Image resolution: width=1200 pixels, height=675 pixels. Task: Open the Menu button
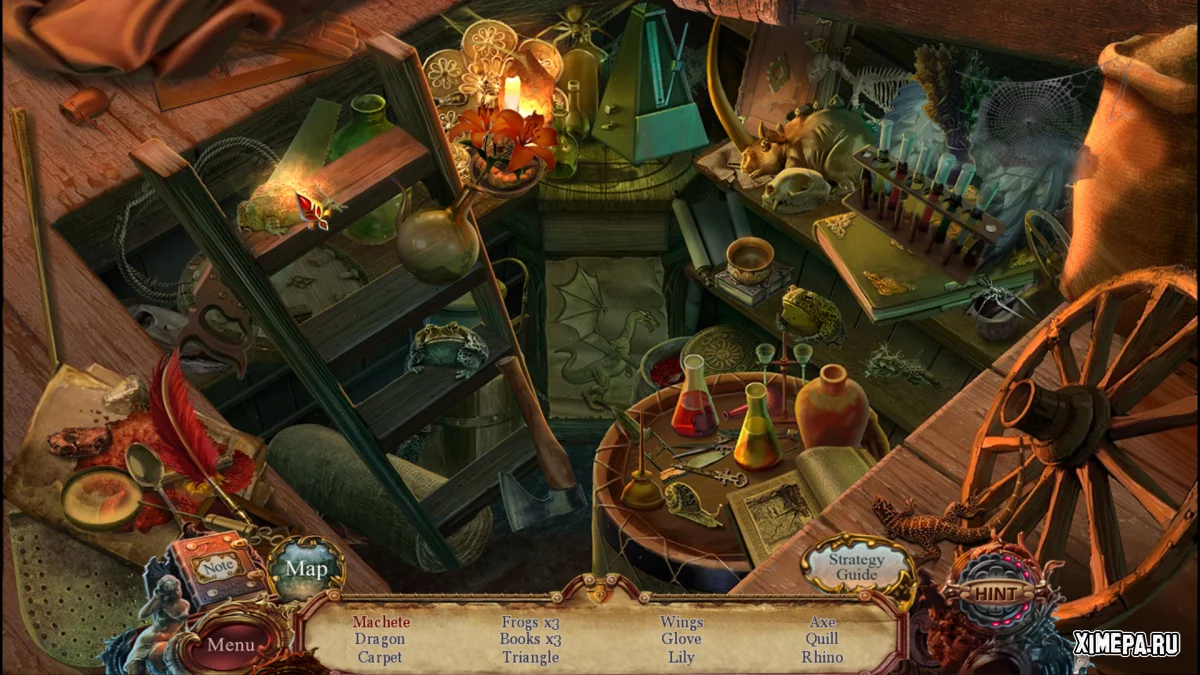[x=231, y=644]
